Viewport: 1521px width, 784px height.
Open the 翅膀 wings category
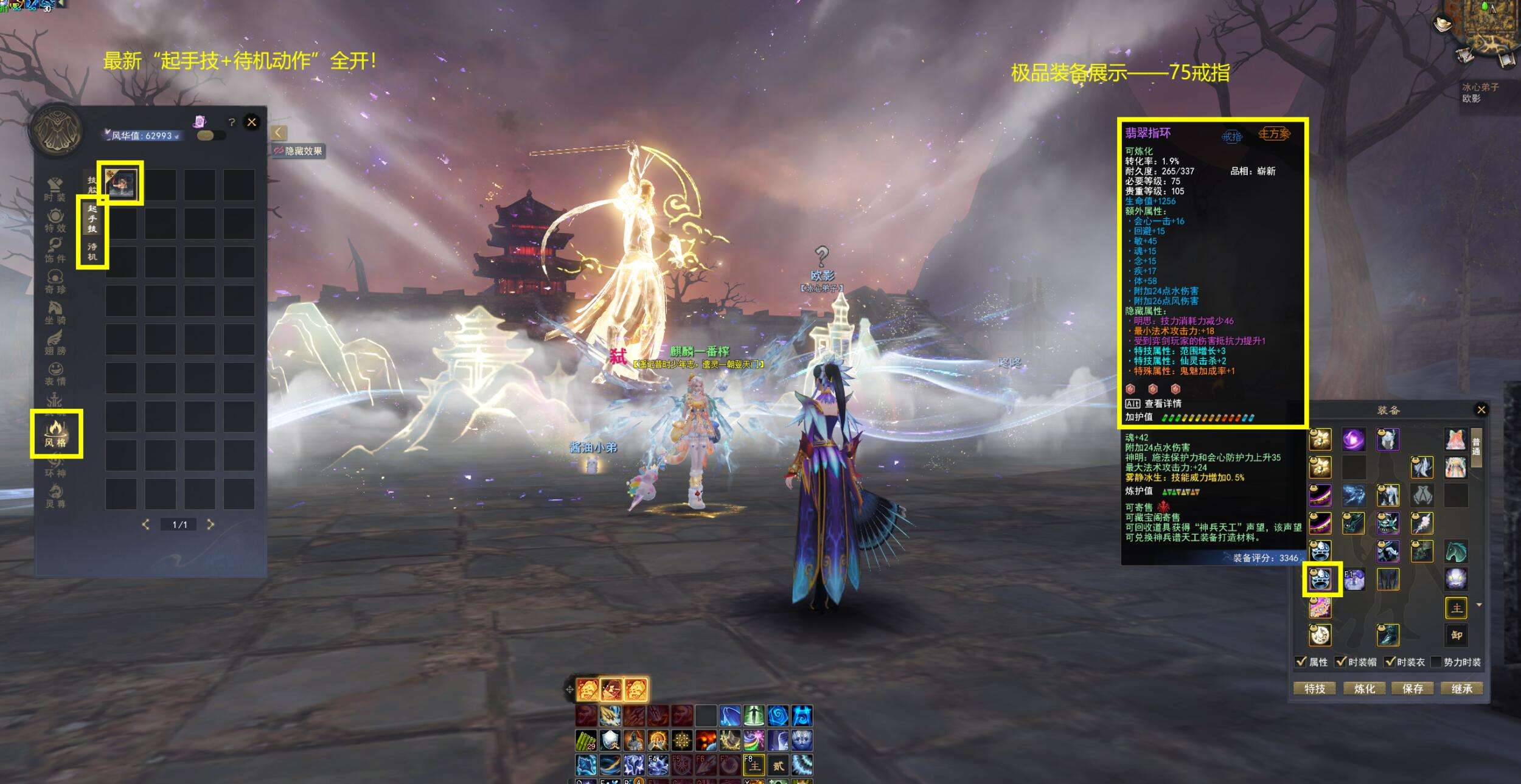tap(55, 342)
